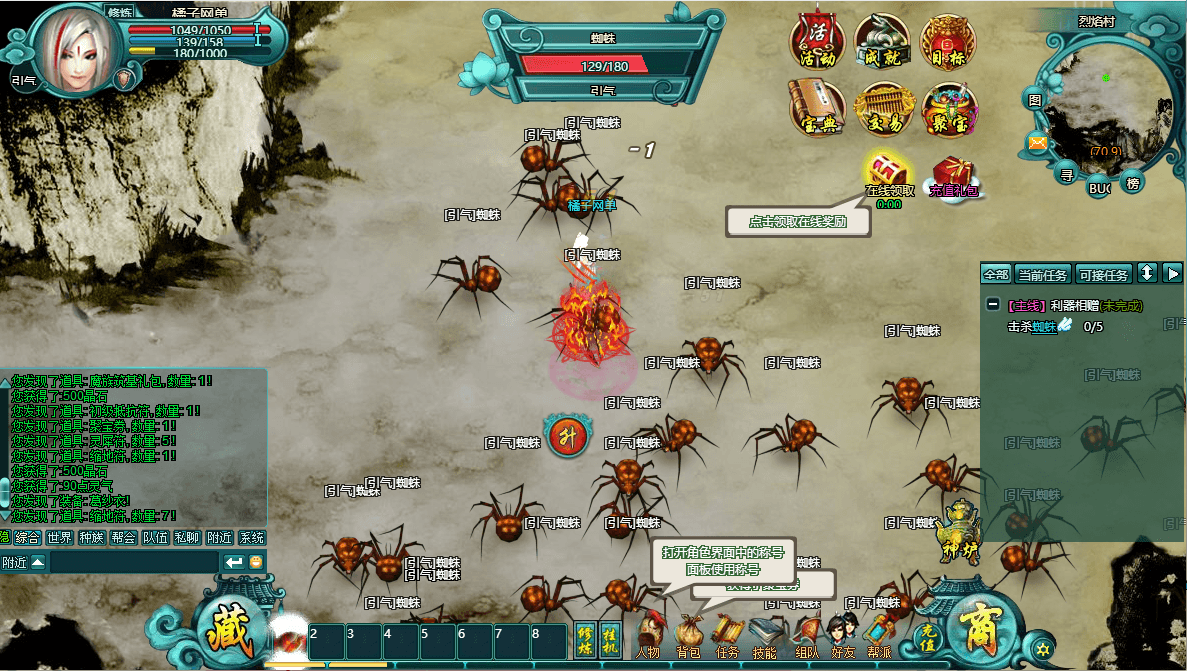The height and width of the screenshot is (671, 1187).
Task: Open the 榜 ranking button under the minimap
Action: coord(1132,183)
